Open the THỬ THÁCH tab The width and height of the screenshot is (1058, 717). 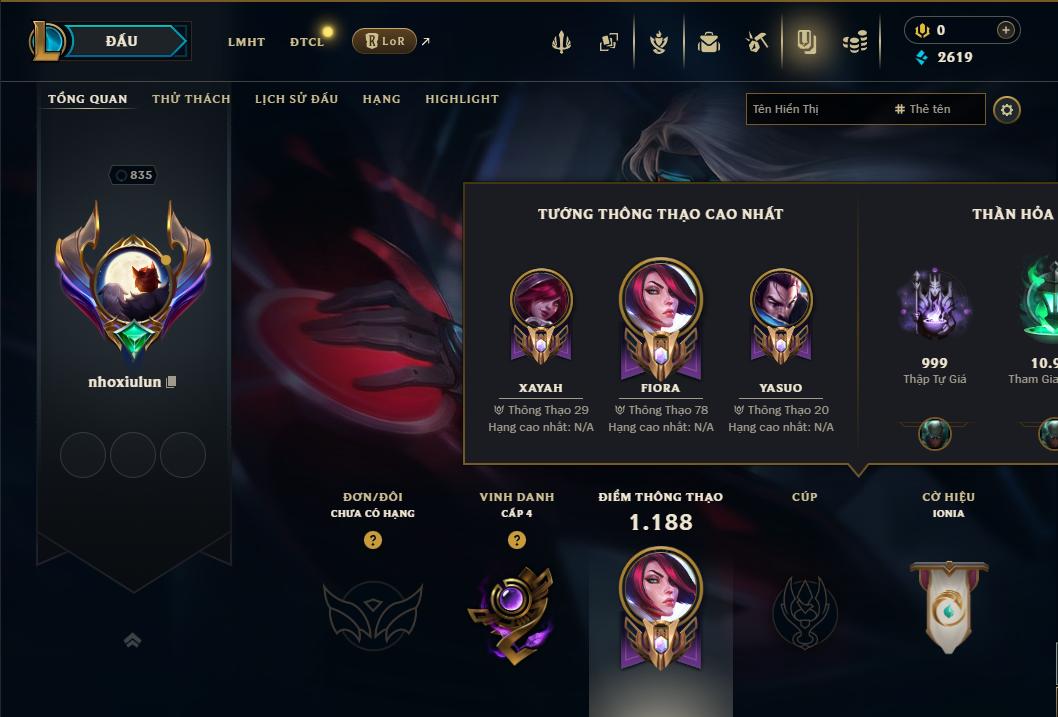point(191,99)
